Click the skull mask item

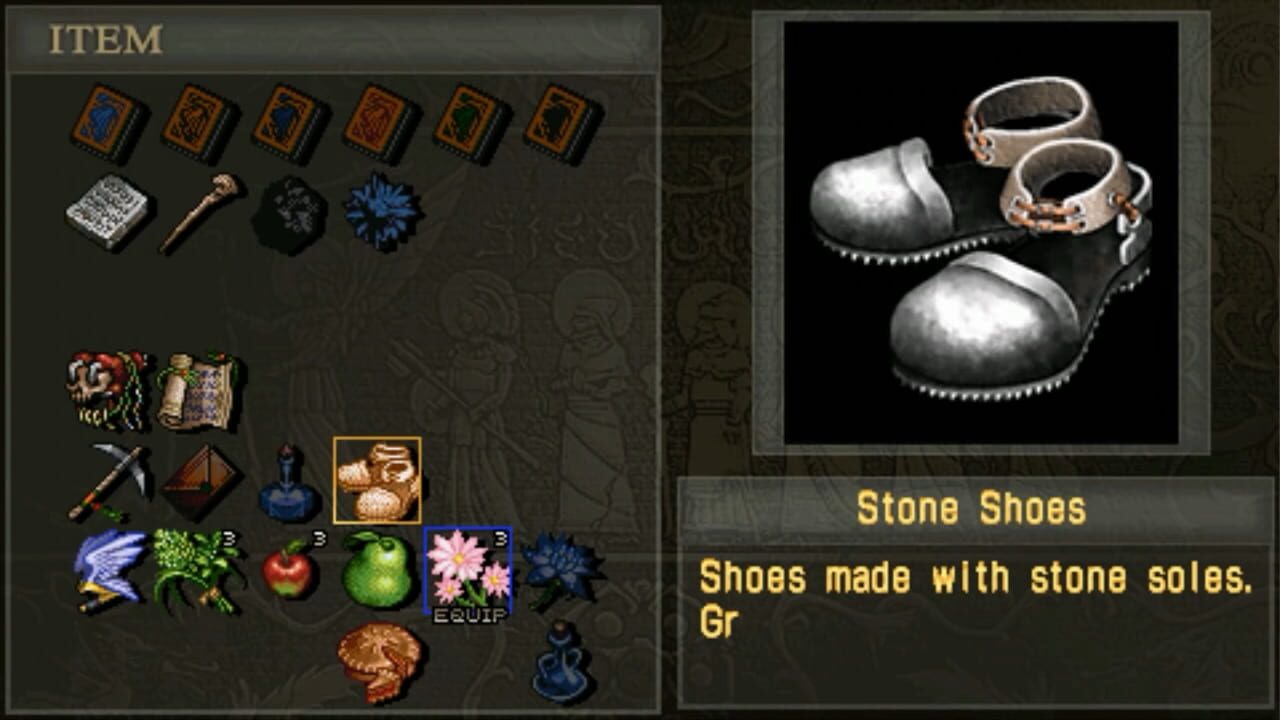pyautogui.click(x=105, y=385)
